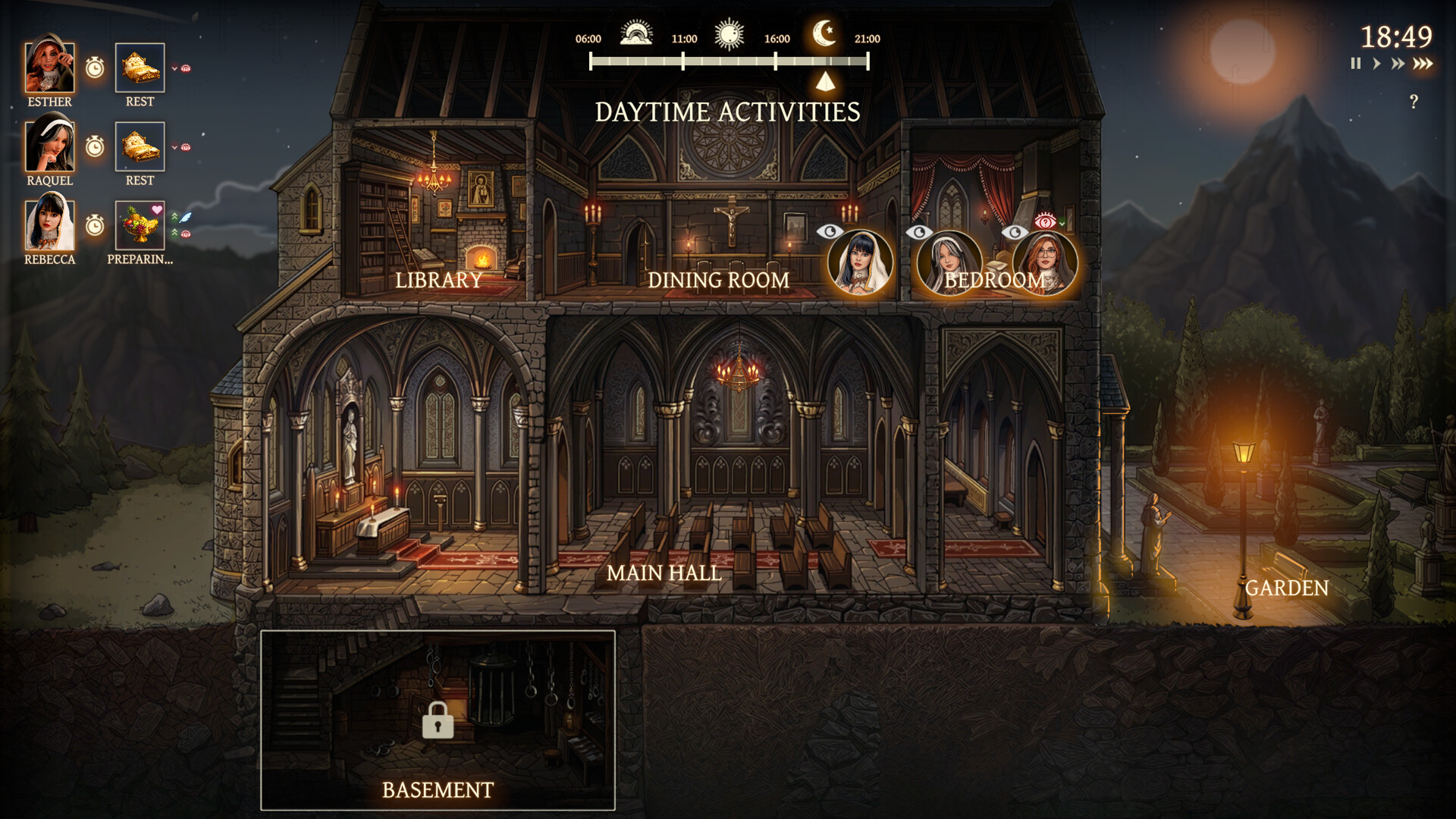
Task: Select the dark-haired nun token in Dining Room
Action: click(860, 263)
